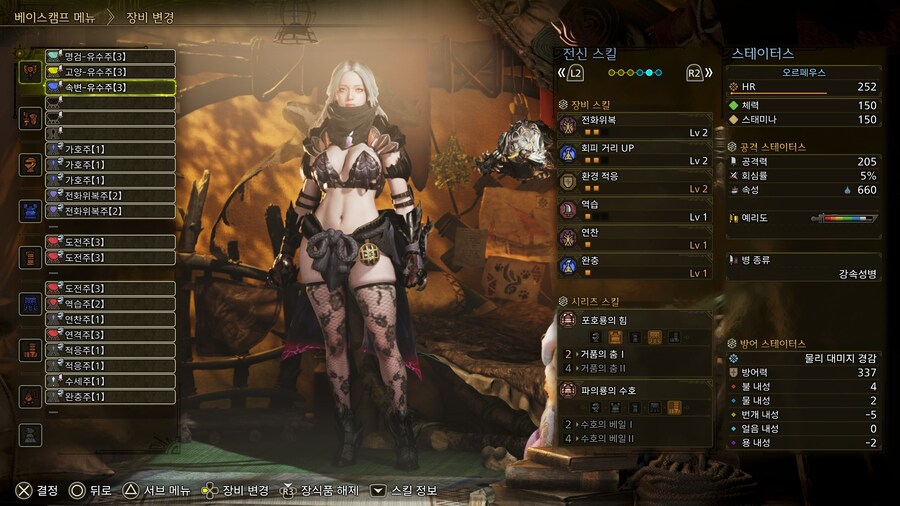Screen dimensions: 900x506
Task: Open the 전화위복 skill entry
Action: (635, 125)
